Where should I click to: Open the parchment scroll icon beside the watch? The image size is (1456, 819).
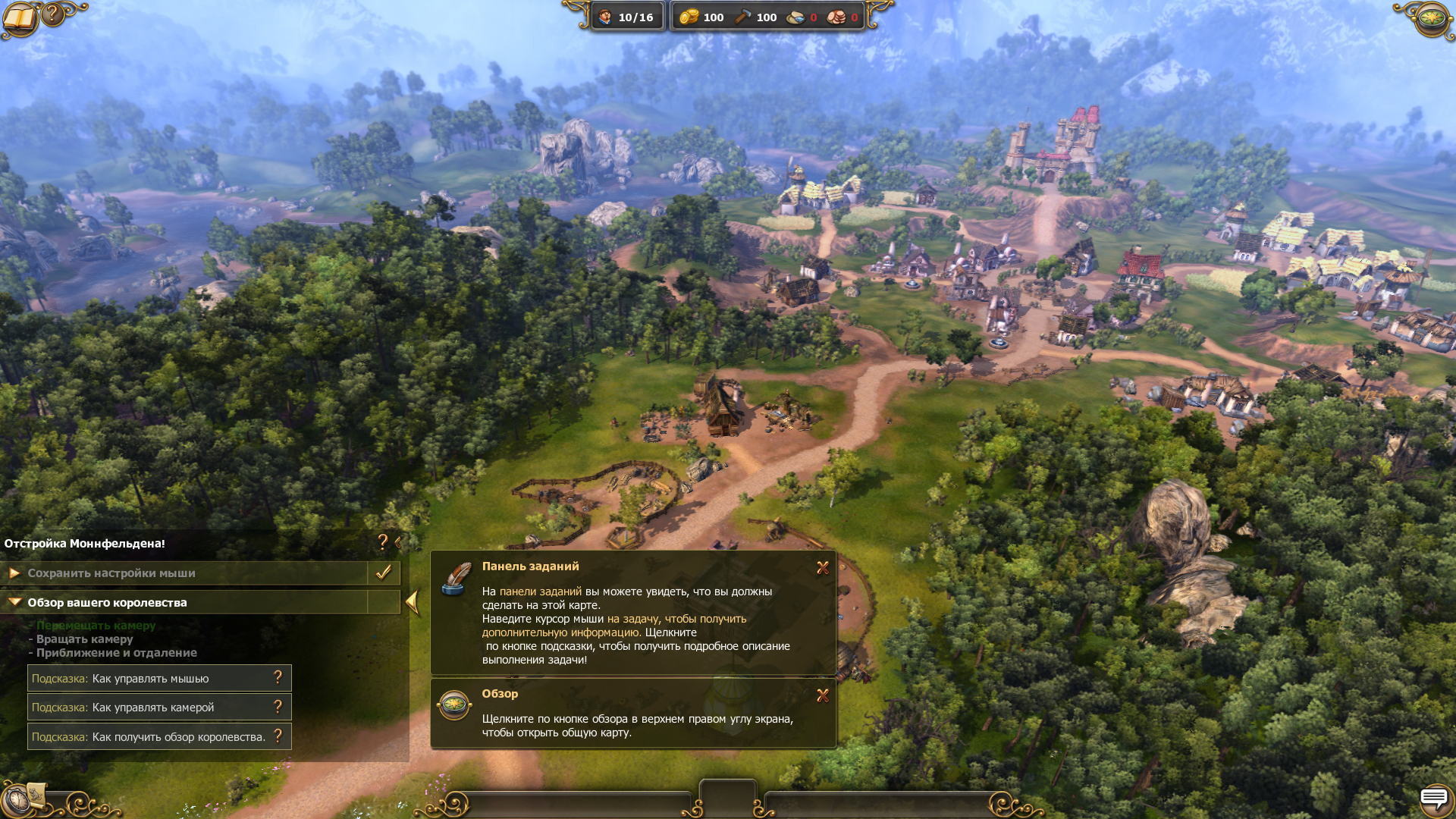36,794
